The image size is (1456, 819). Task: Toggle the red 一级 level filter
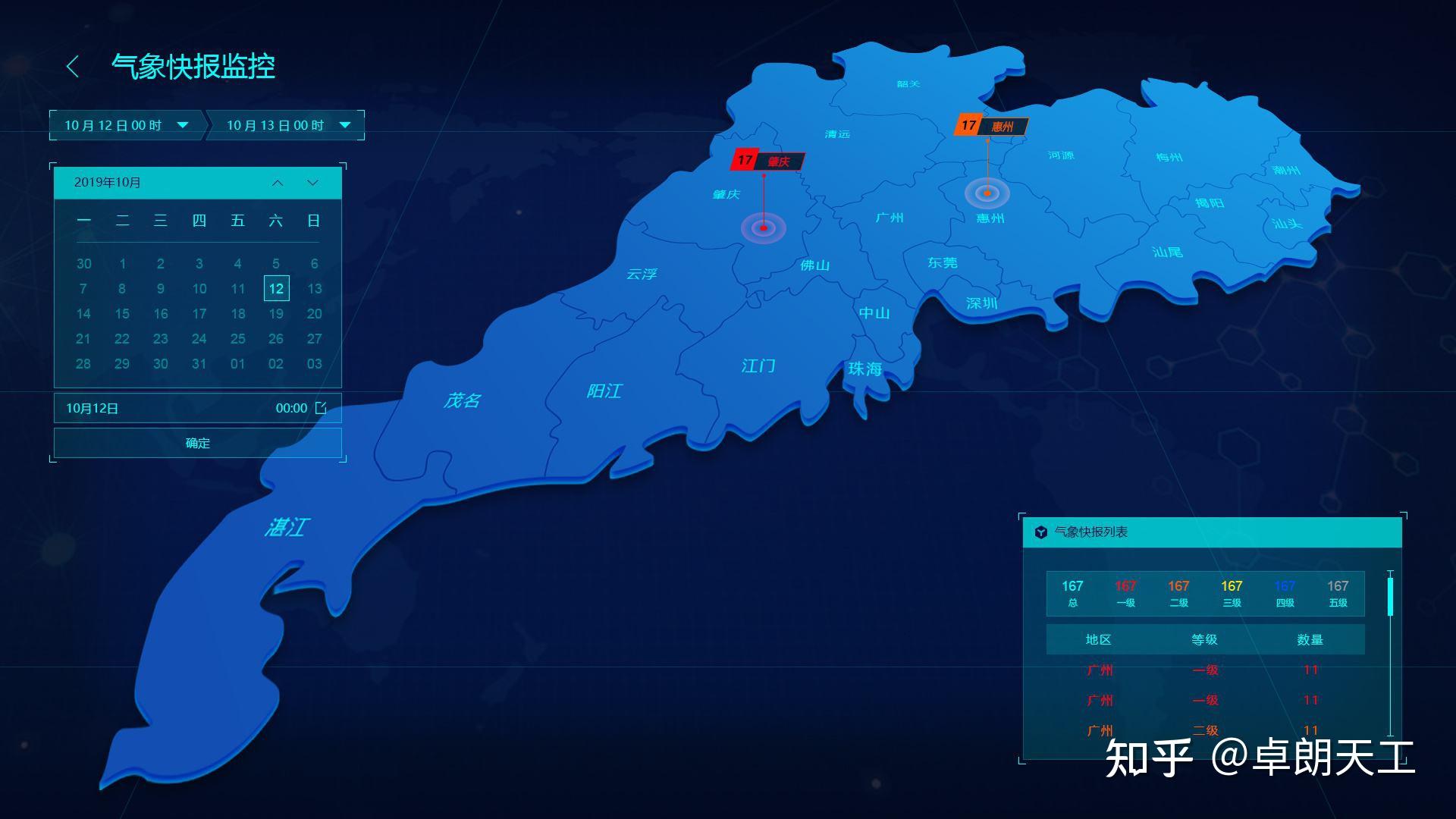(x=1125, y=593)
